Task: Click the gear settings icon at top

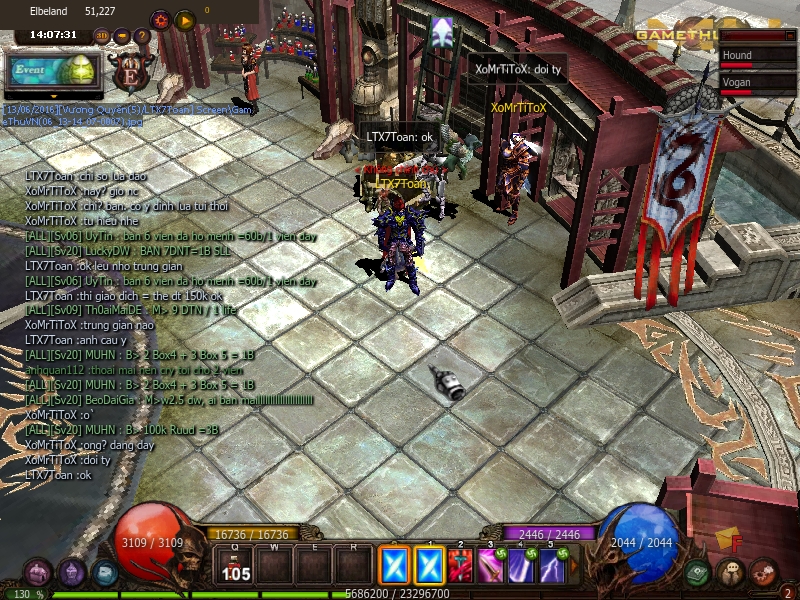Action: (x=160, y=19)
